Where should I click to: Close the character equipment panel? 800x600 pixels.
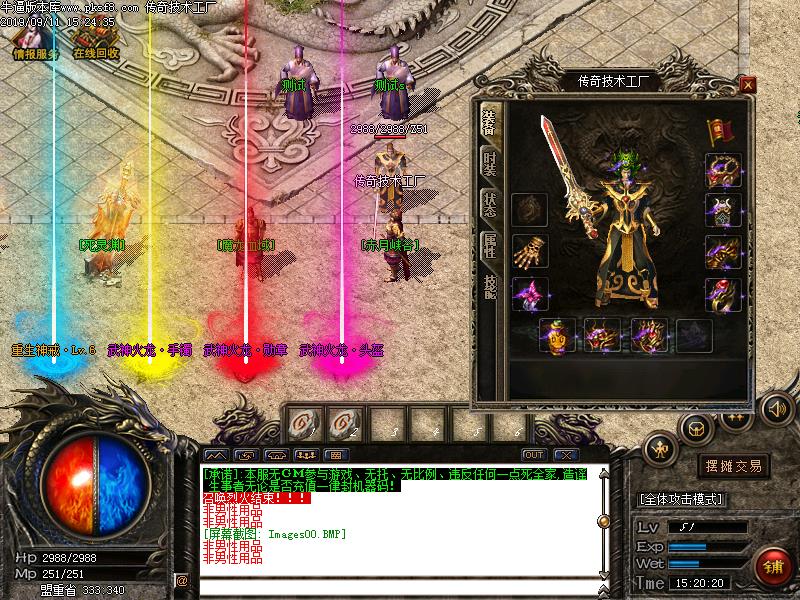[x=747, y=84]
